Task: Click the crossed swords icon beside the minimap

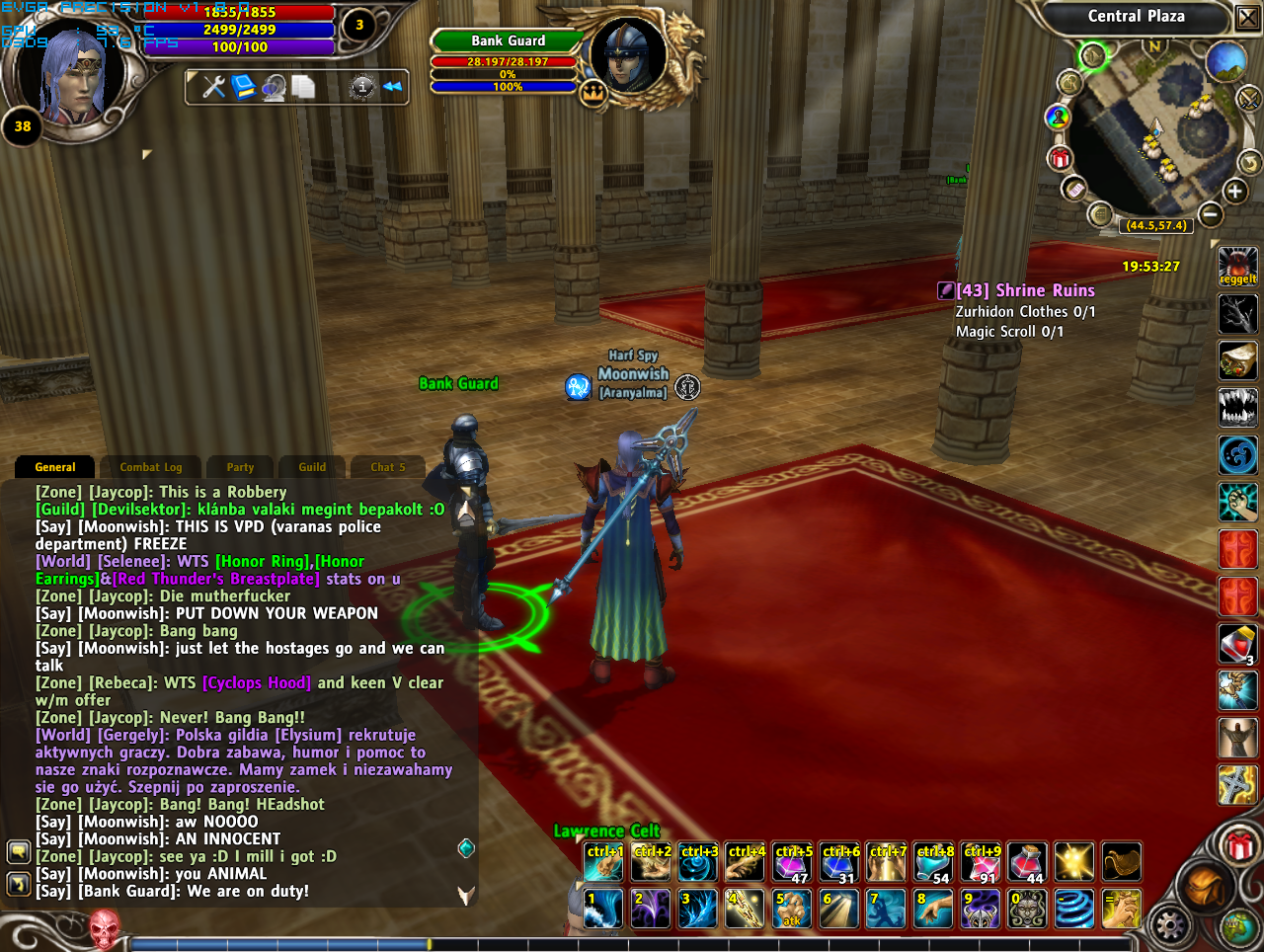Action: click(x=1248, y=98)
